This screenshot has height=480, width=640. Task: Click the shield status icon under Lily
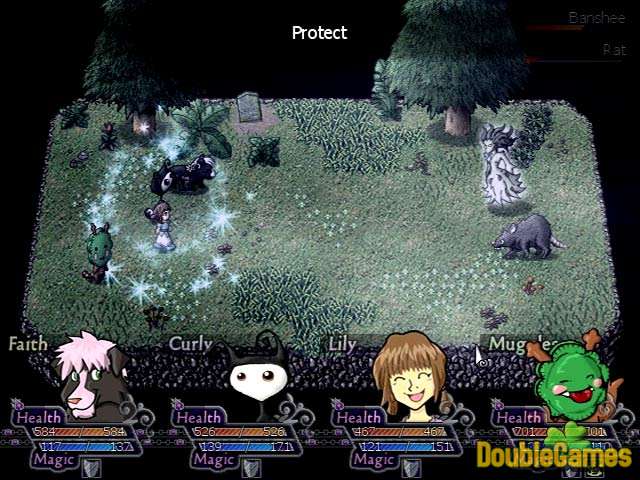(411, 467)
